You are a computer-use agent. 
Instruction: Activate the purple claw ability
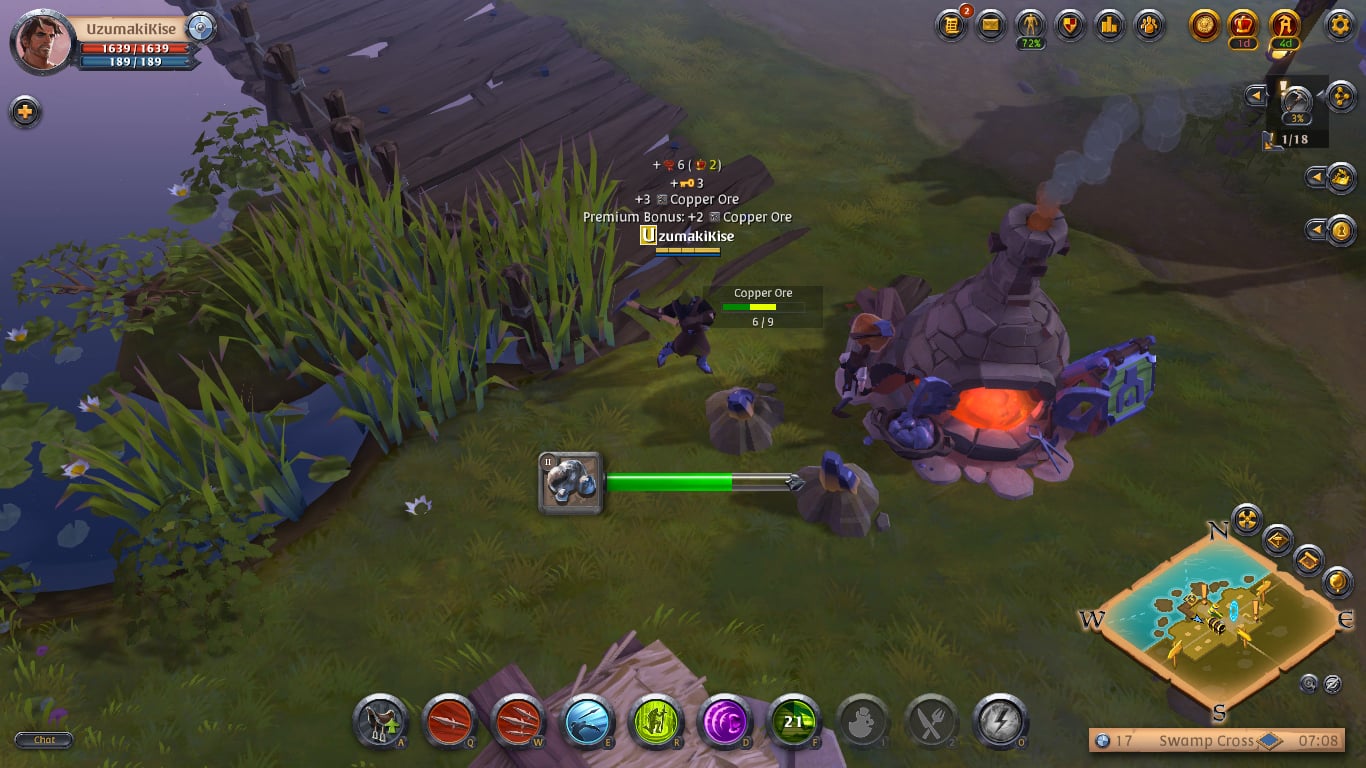point(725,722)
